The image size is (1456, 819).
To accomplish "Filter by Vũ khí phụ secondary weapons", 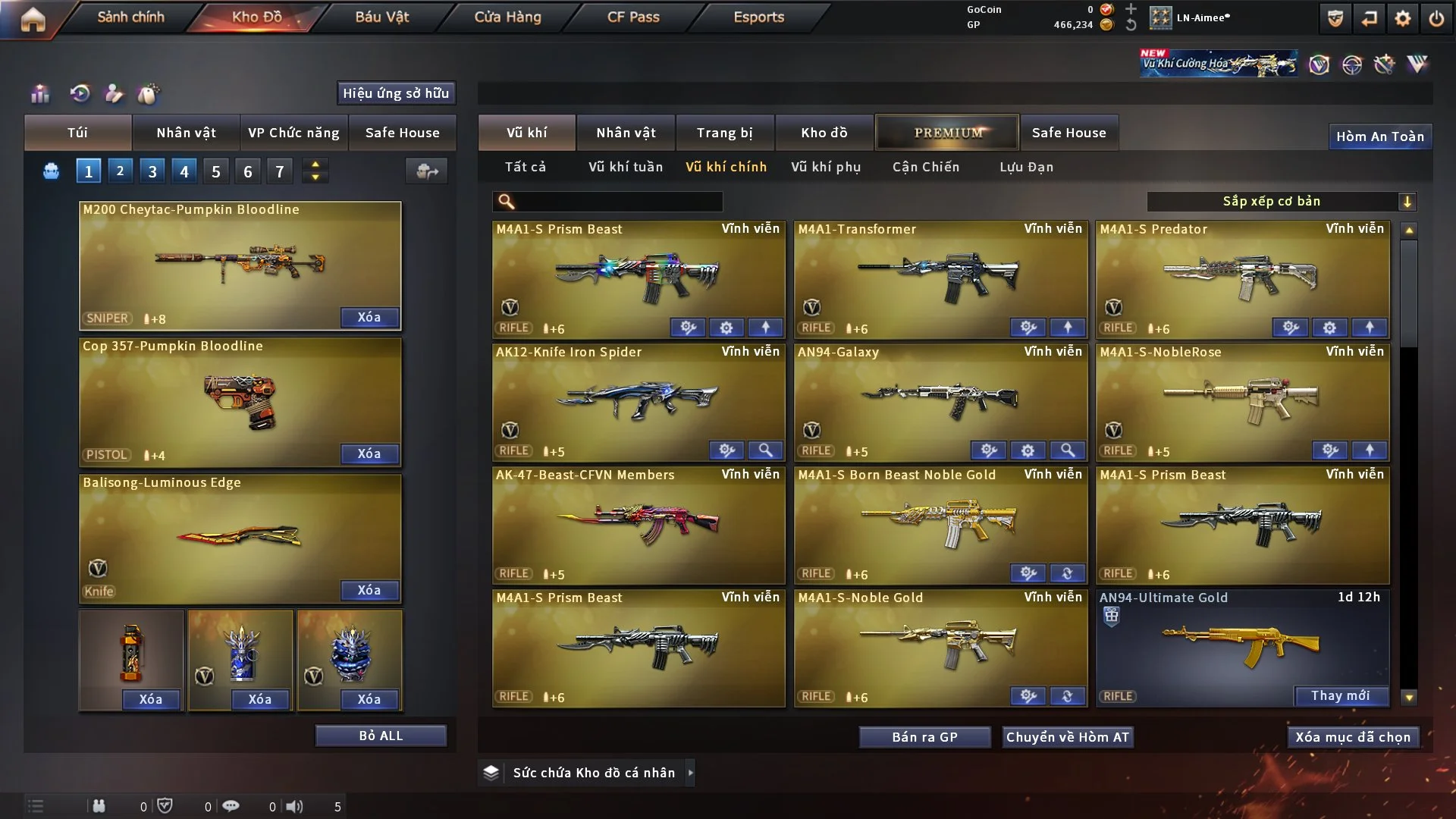I will (826, 167).
